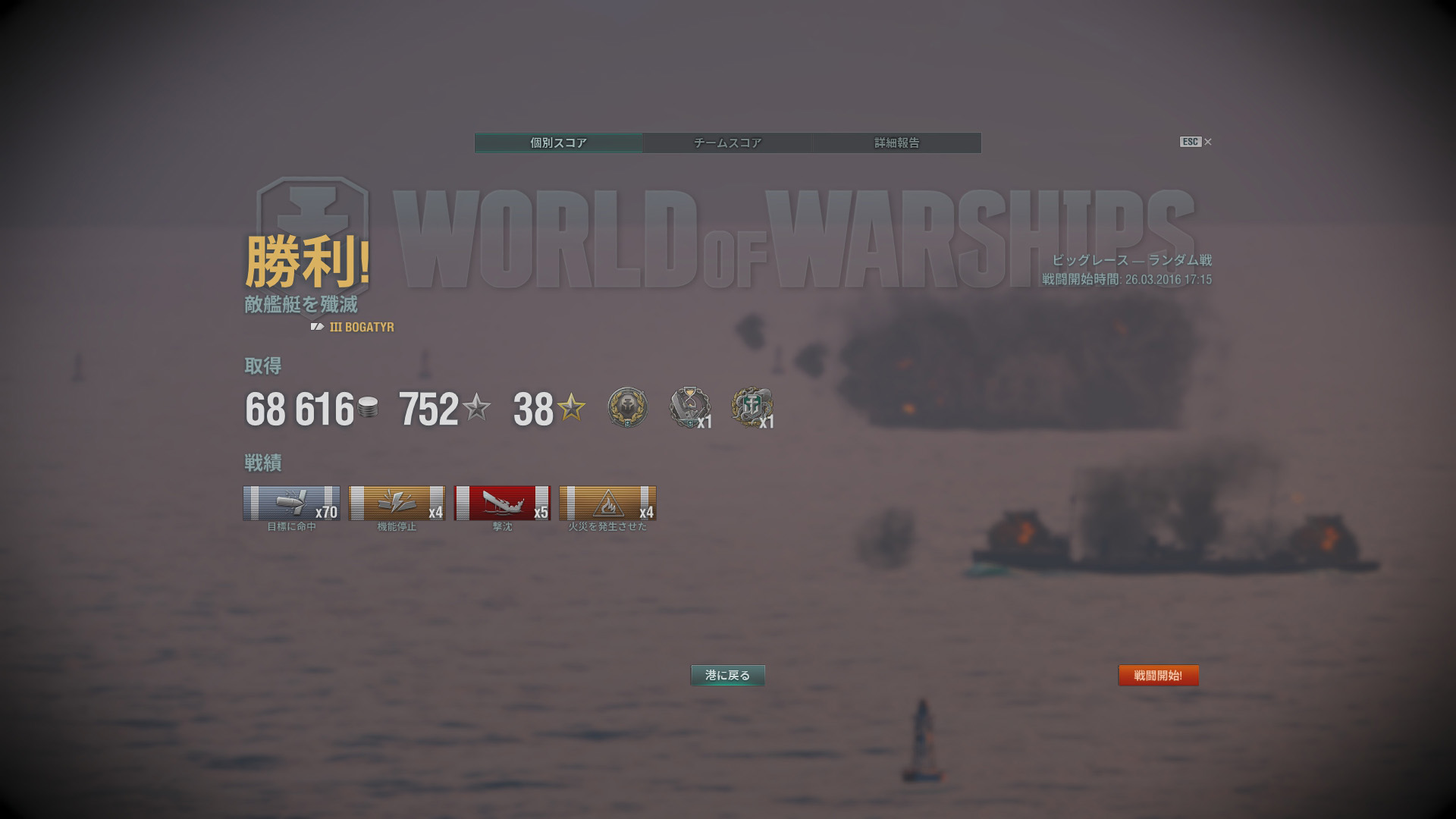Start a new battle with 戦闘開始!
This screenshot has width=1456, height=819.
tap(1158, 675)
